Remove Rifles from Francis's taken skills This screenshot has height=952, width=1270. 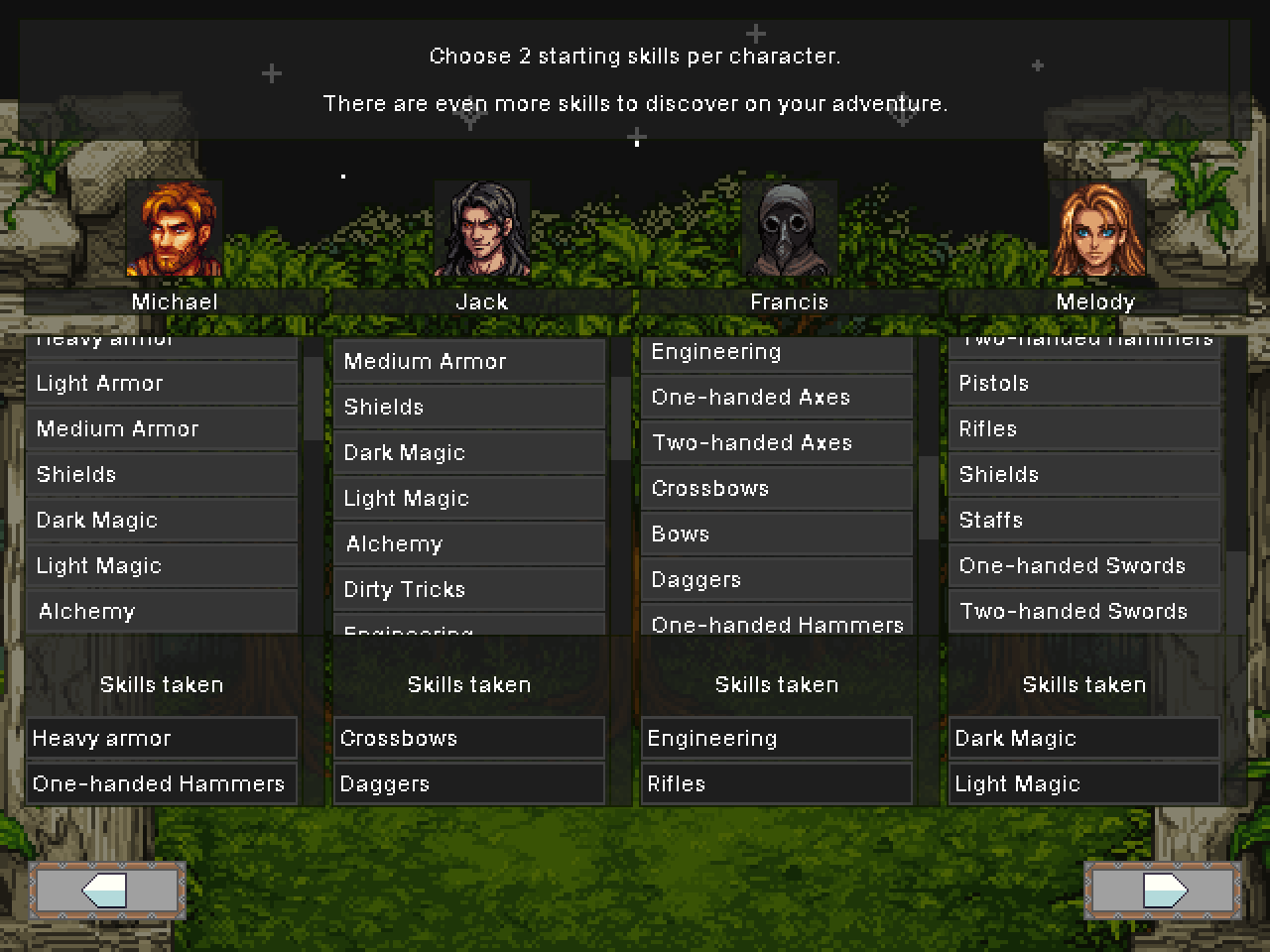[x=777, y=784]
